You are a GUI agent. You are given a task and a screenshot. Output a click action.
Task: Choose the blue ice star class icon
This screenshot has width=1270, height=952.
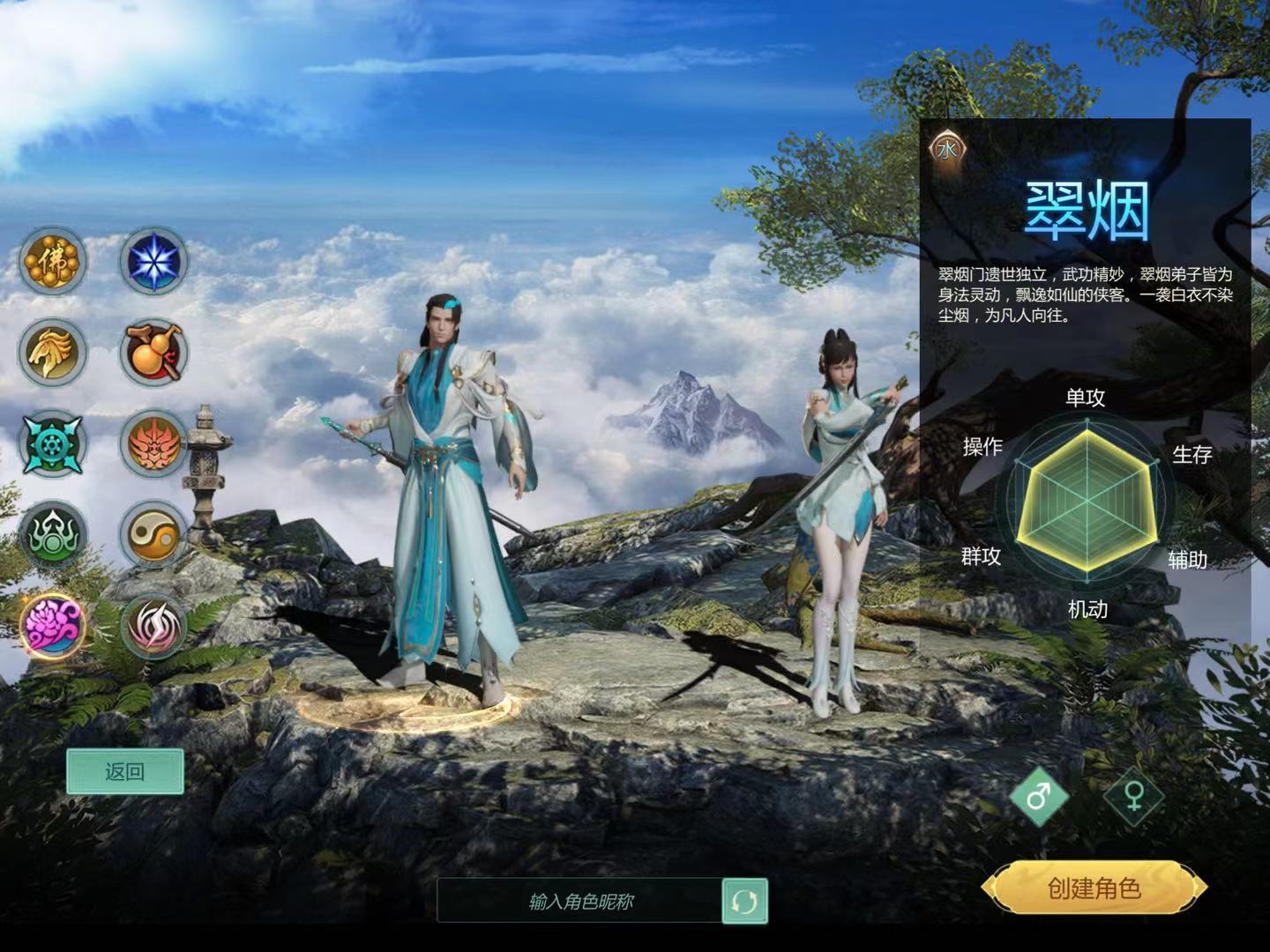coord(153,261)
